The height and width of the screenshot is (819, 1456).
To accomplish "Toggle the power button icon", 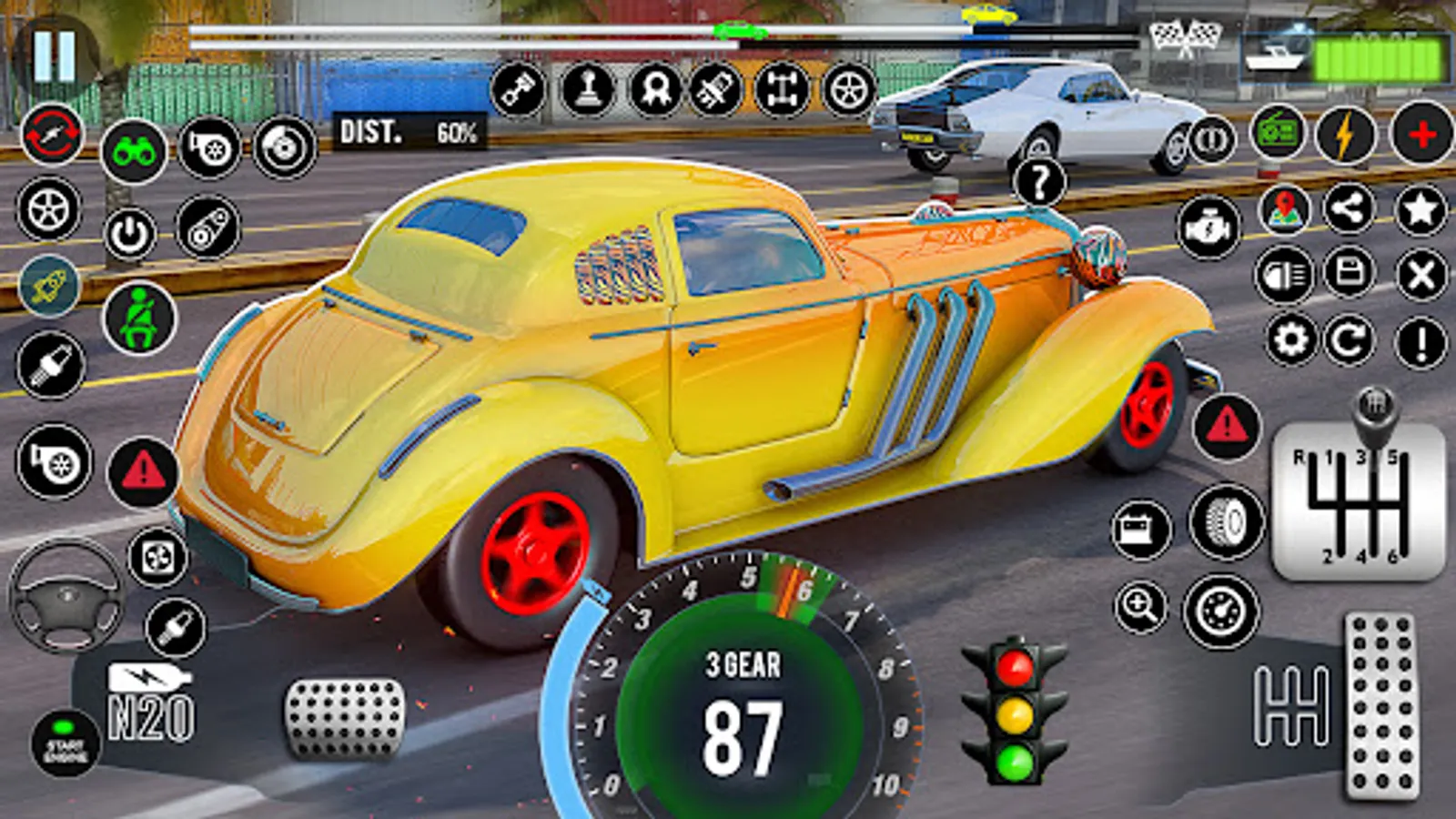I will coord(130,235).
